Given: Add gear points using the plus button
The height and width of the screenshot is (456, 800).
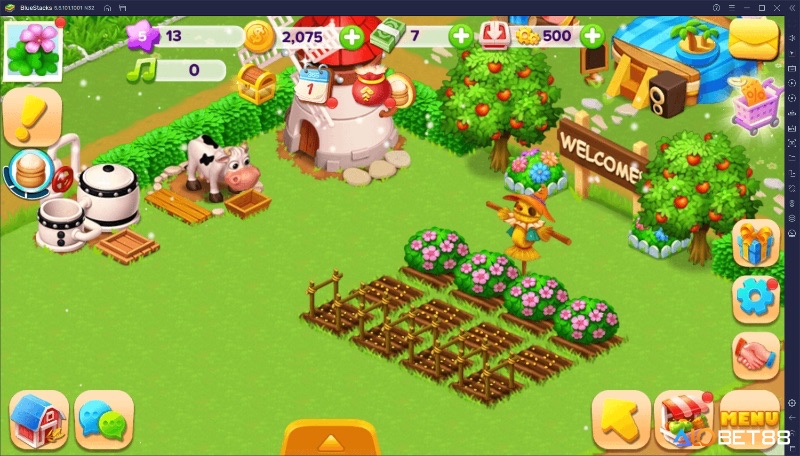Looking at the screenshot, I should pyautogui.click(x=592, y=38).
